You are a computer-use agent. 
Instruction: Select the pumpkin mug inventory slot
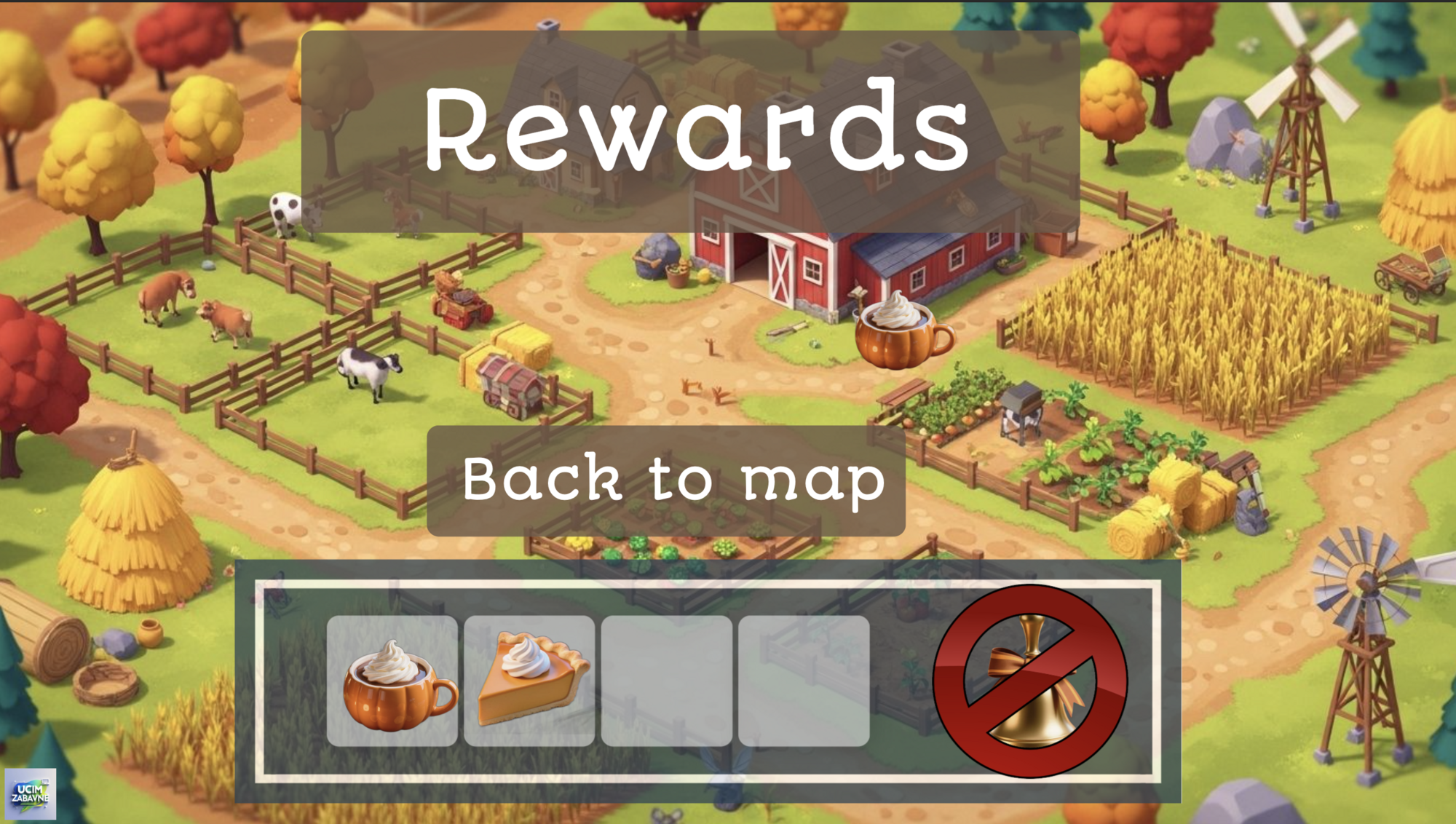click(x=392, y=681)
